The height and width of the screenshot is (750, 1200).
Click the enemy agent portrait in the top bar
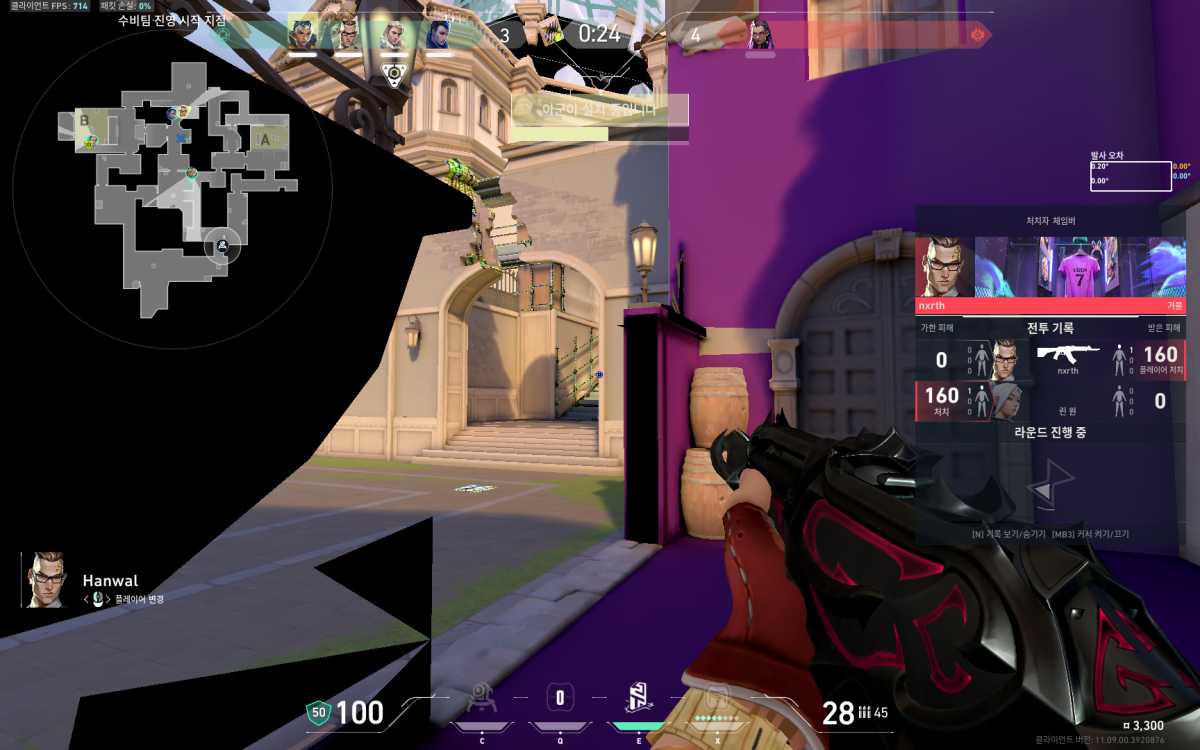pos(760,35)
